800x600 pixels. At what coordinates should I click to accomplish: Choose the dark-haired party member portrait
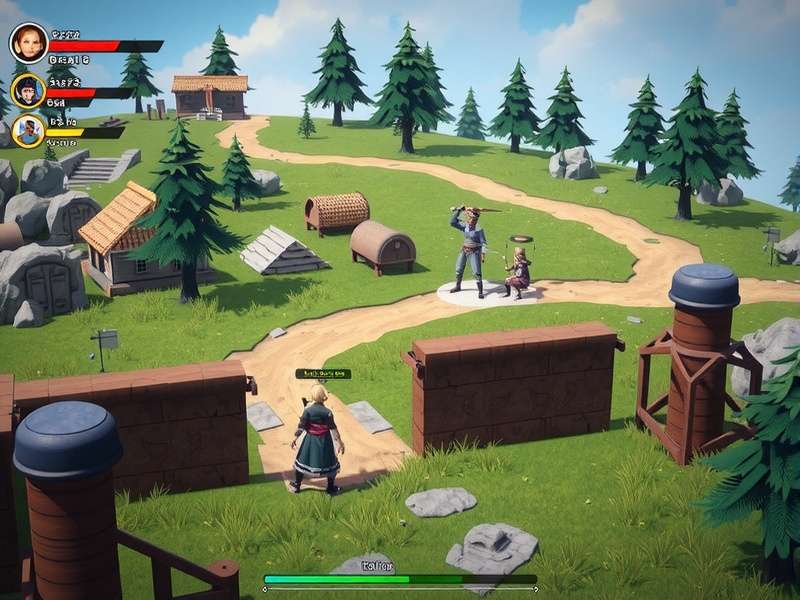[x=28, y=90]
